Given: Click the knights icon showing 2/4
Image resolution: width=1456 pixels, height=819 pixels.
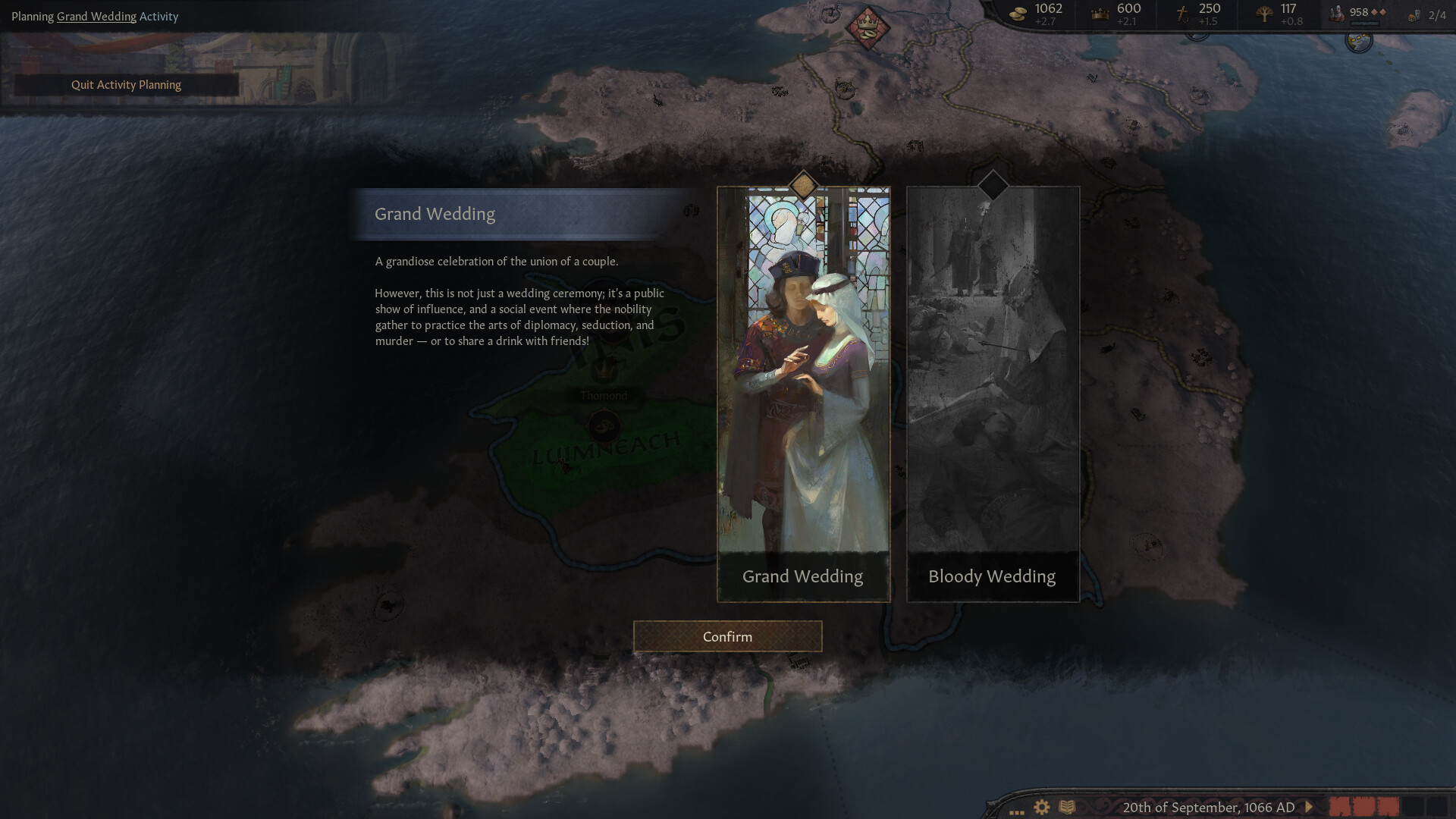Looking at the screenshot, I should coord(1417,15).
